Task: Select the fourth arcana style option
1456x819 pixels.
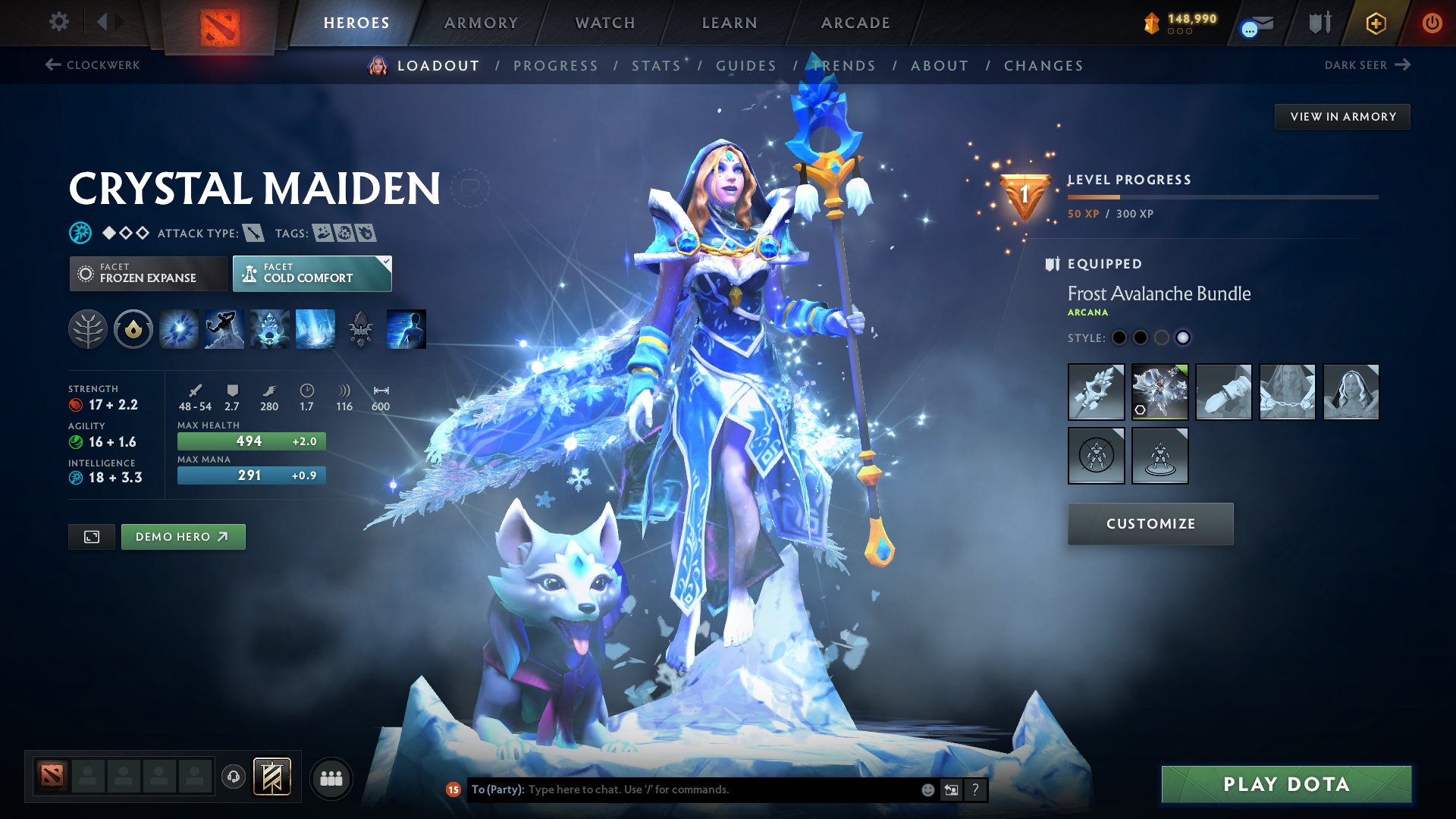Action: click(1184, 337)
